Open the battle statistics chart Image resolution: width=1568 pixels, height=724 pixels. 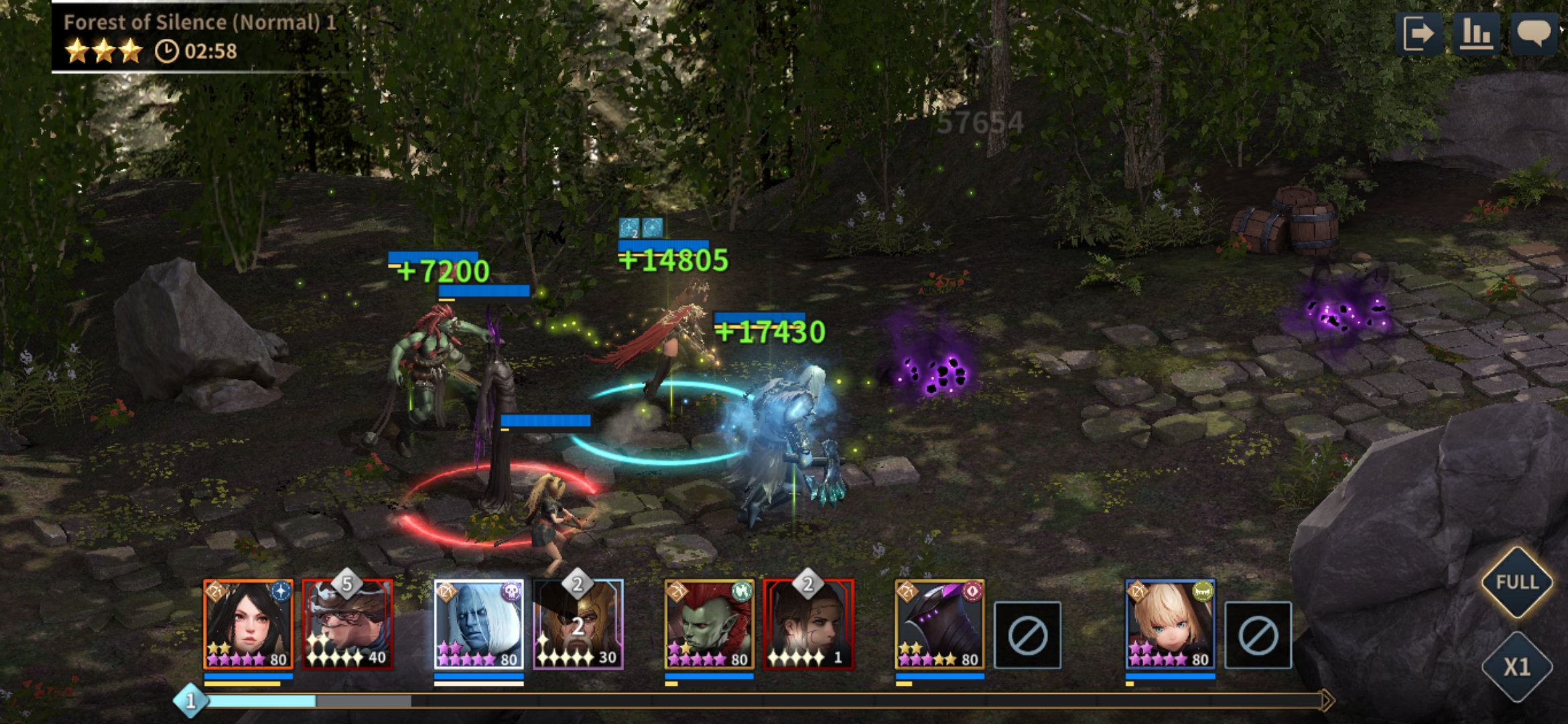[x=1476, y=34]
